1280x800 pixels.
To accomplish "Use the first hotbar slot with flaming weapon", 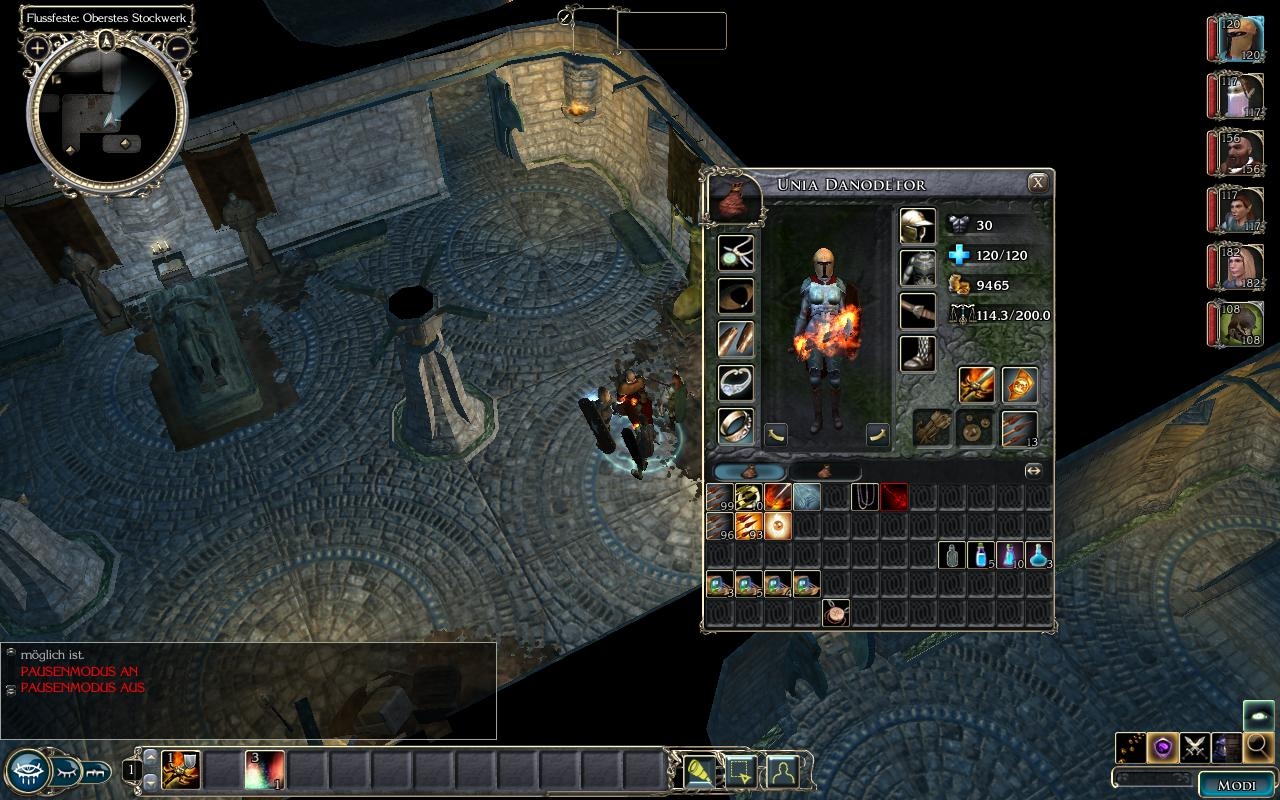I will [x=180, y=770].
